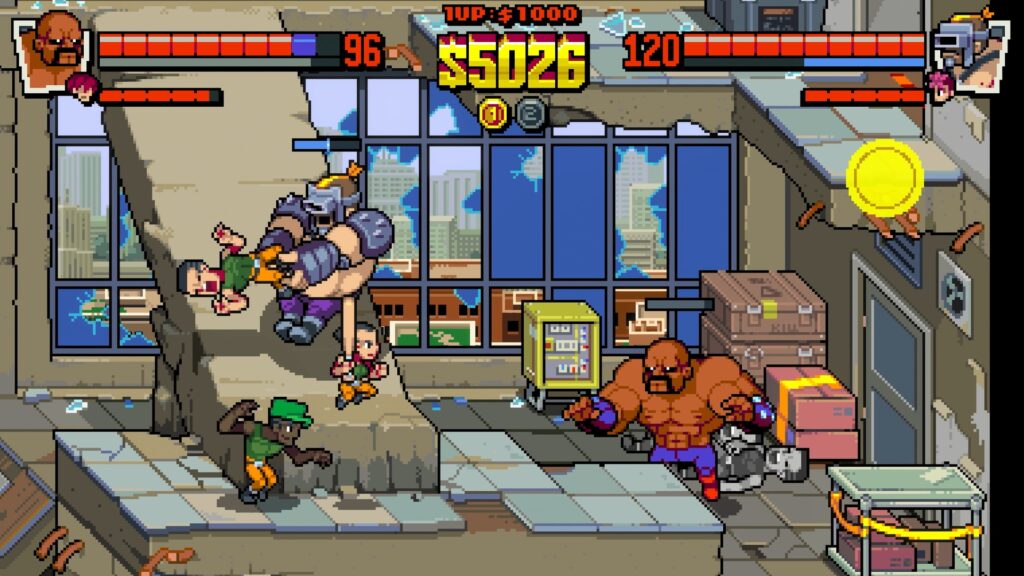
Task: Click the gold token numbered 1
Action: pyautogui.click(x=493, y=113)
